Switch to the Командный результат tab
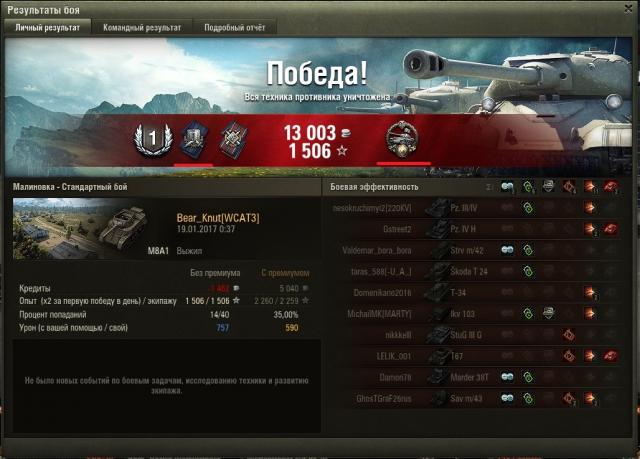The height and width of the screenshot is (459, 640). click(141, 28)
